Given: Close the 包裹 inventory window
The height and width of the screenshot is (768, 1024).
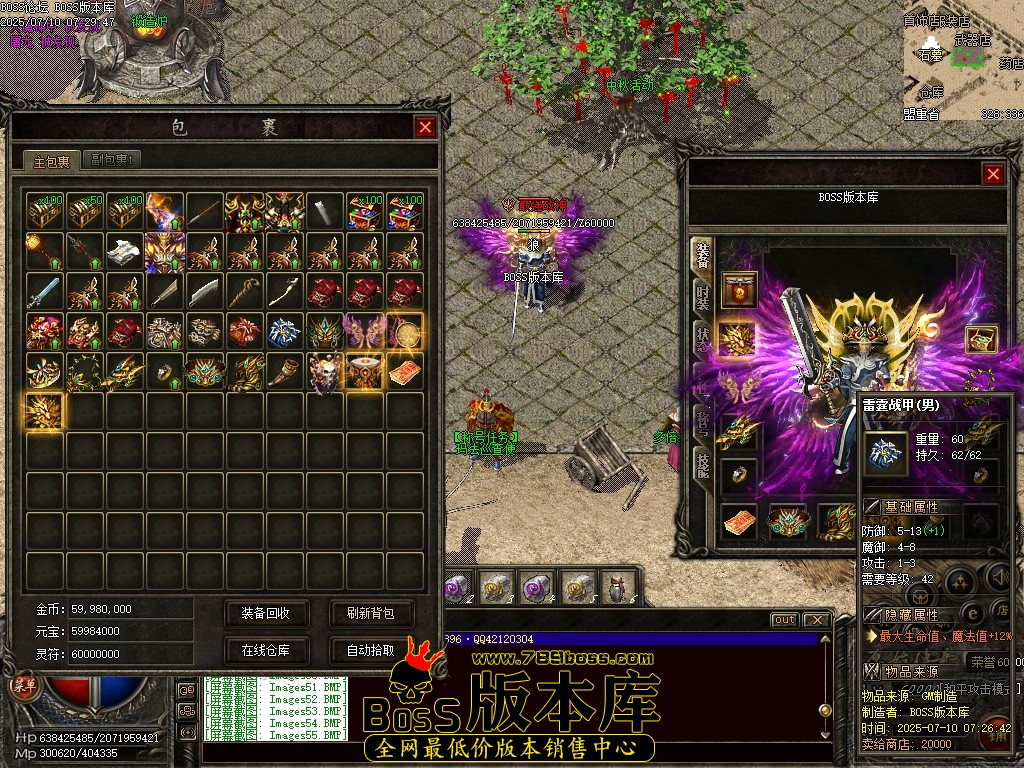Looking at the screenshot, I should 425,127.
